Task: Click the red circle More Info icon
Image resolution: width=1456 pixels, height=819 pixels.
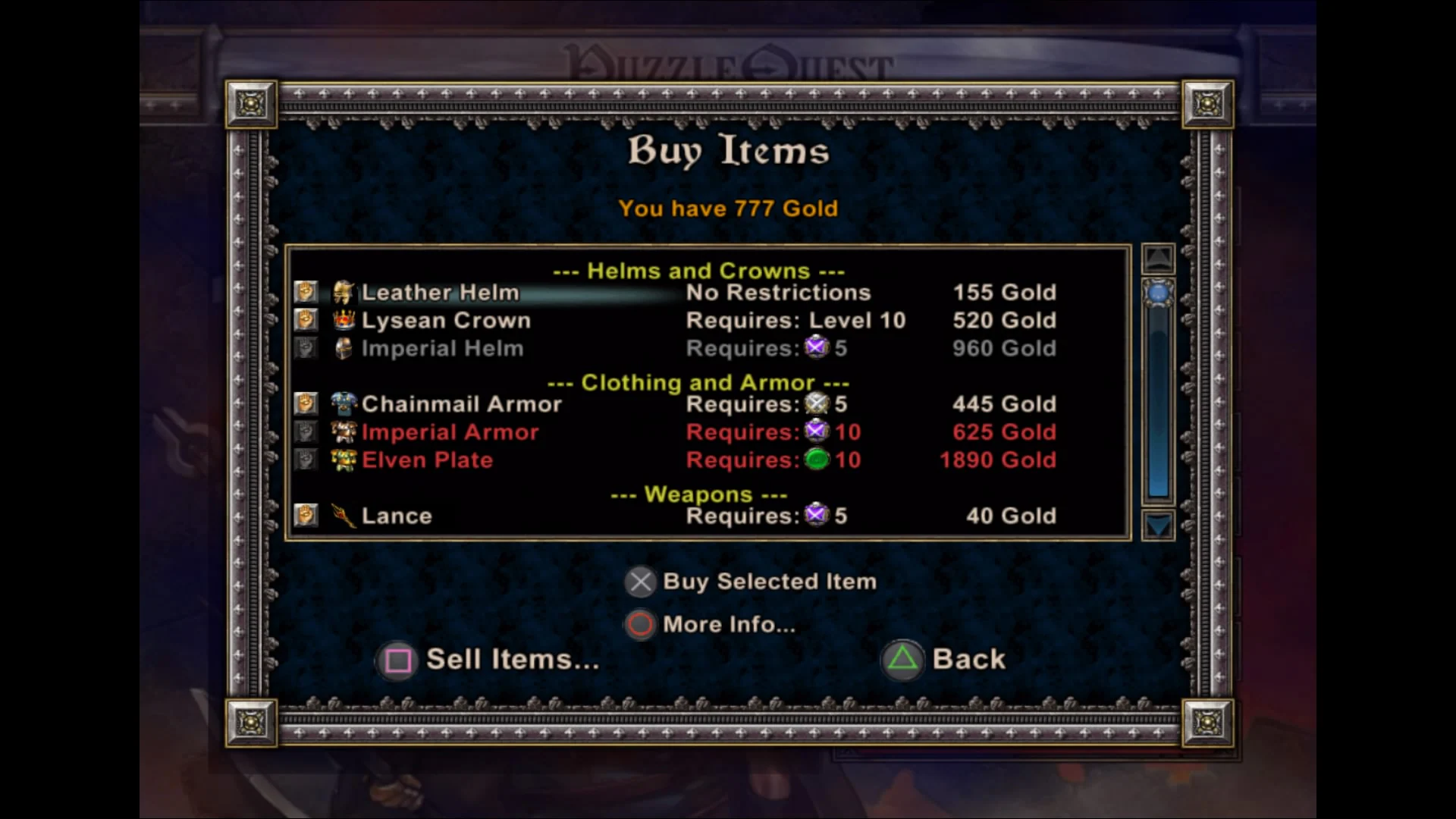Action: click(x=641, y=624)
